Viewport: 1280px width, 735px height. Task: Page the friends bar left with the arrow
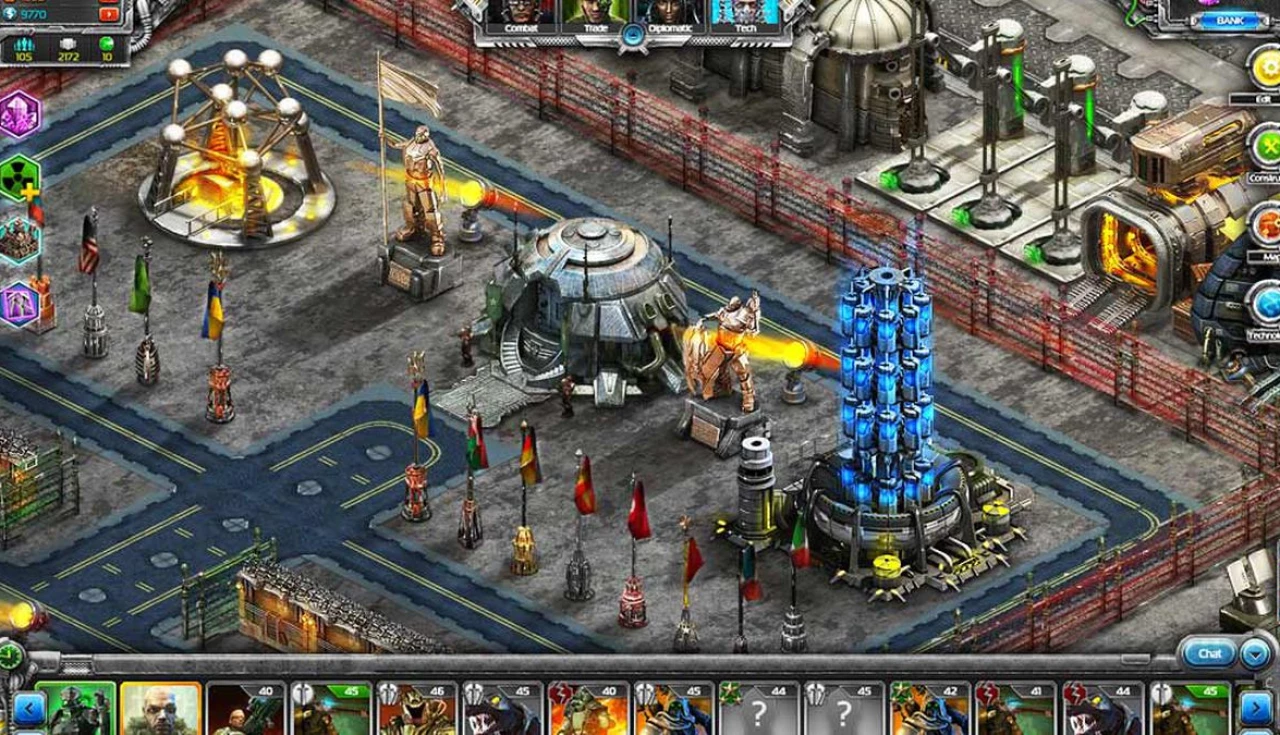tap(28, 709)
